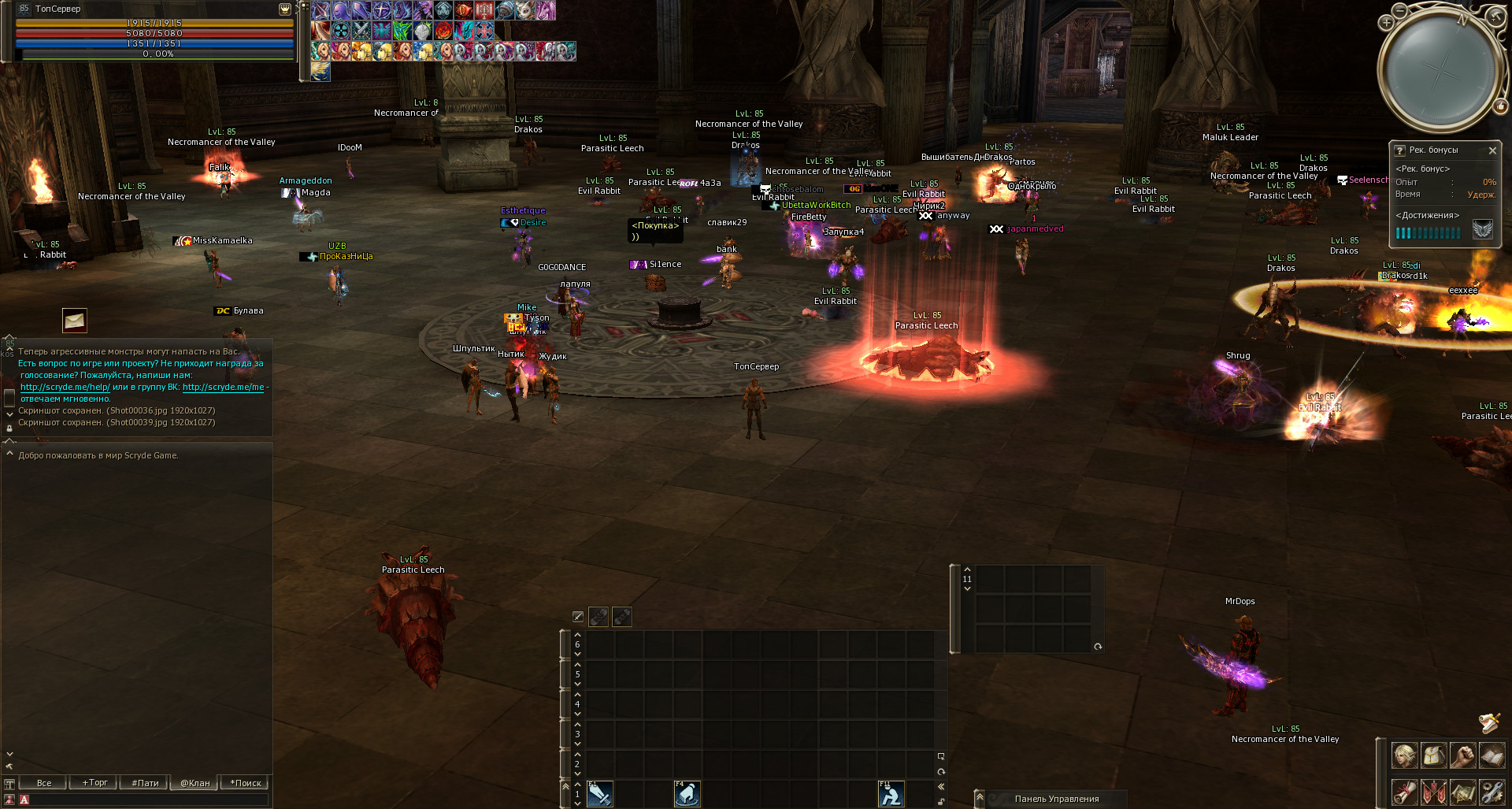Open the actions fist icon

[1462, 755]
